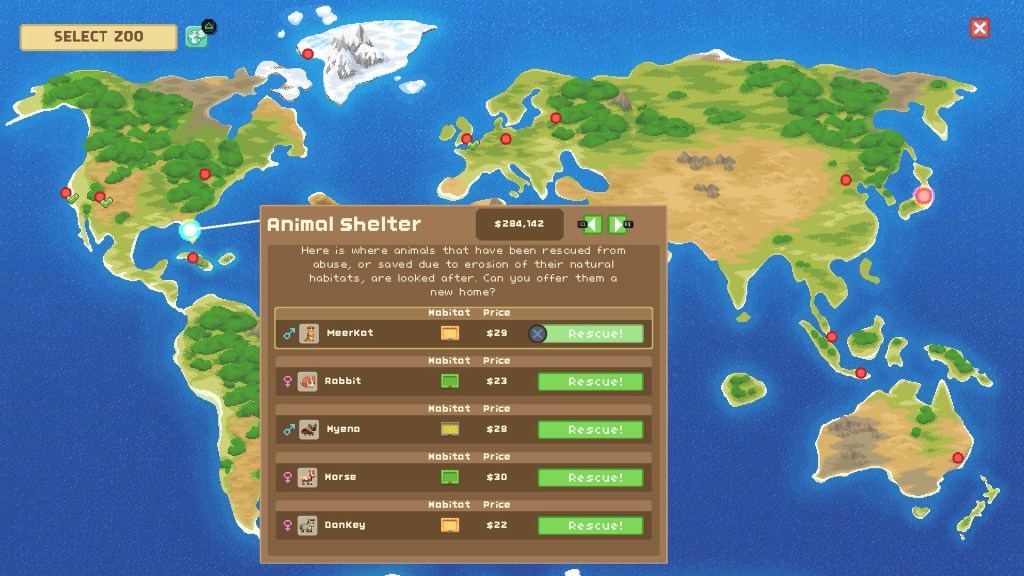Choose the Donkey portrait icon
The width and height of the screenshot is (1024, 576).
click(308, 525)
